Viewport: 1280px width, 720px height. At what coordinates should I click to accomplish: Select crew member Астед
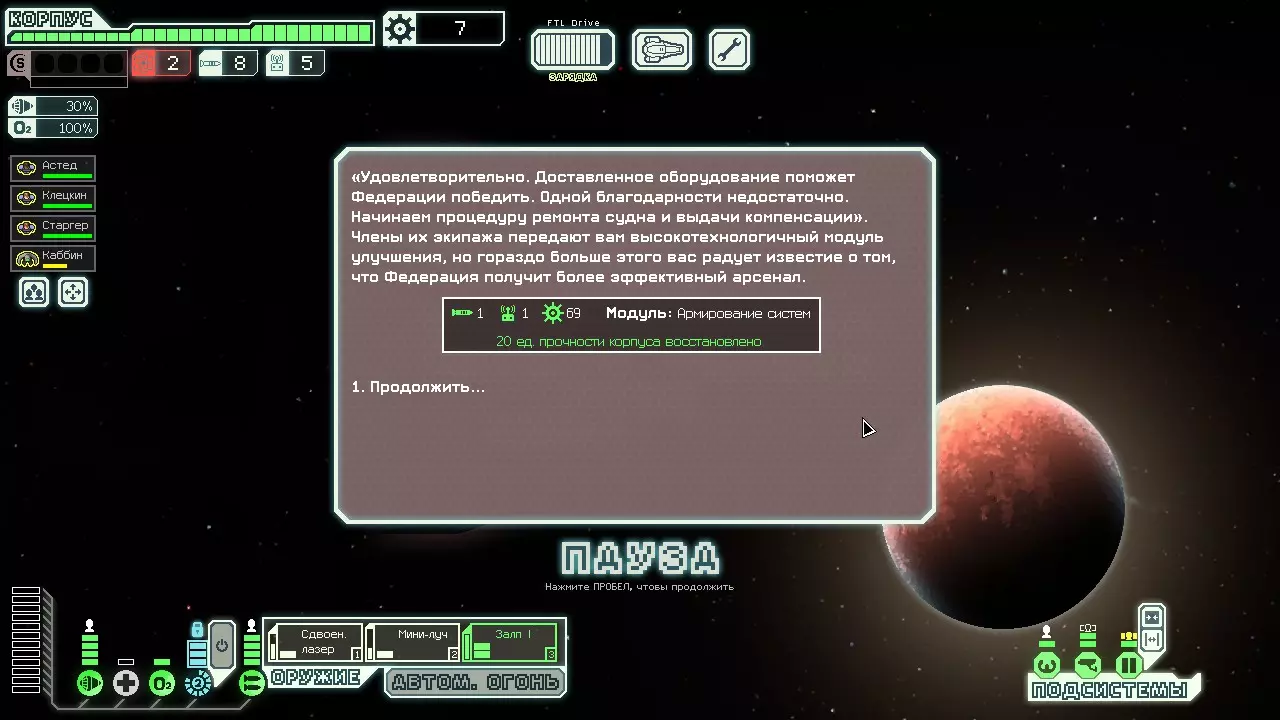click(x=53, y=168)
